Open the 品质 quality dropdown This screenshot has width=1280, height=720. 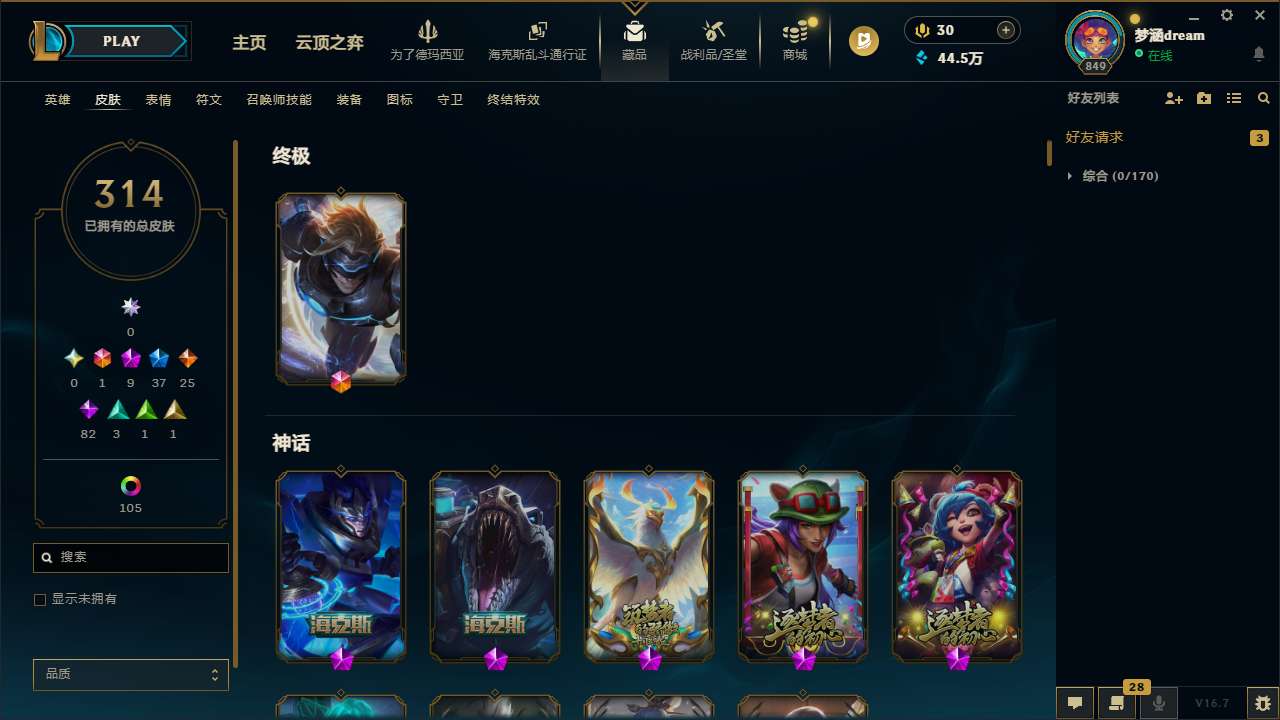130,674
